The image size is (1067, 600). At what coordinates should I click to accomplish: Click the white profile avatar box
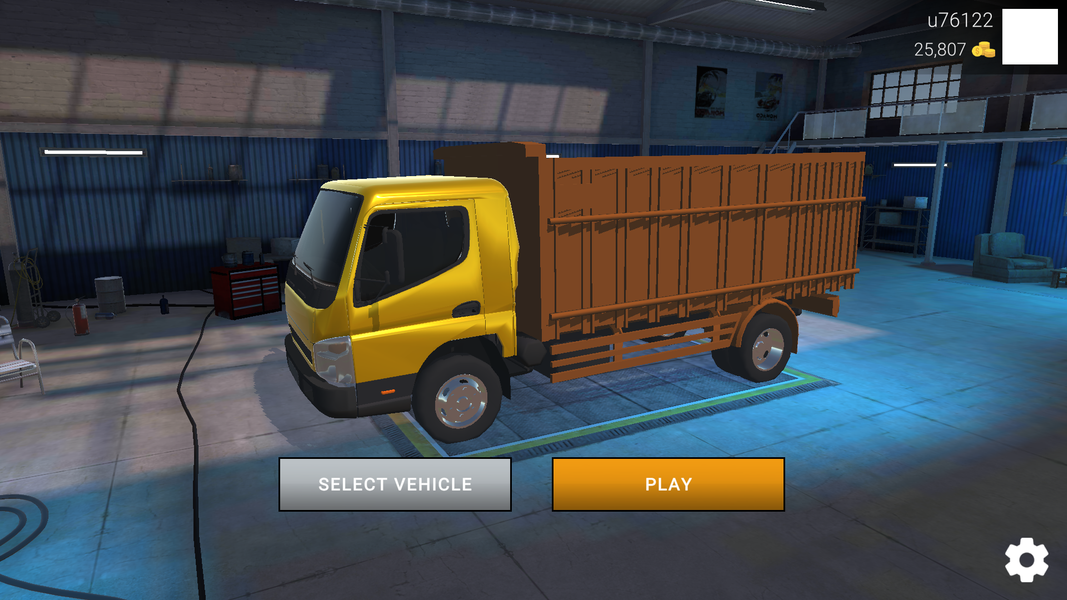[1030, 37]
